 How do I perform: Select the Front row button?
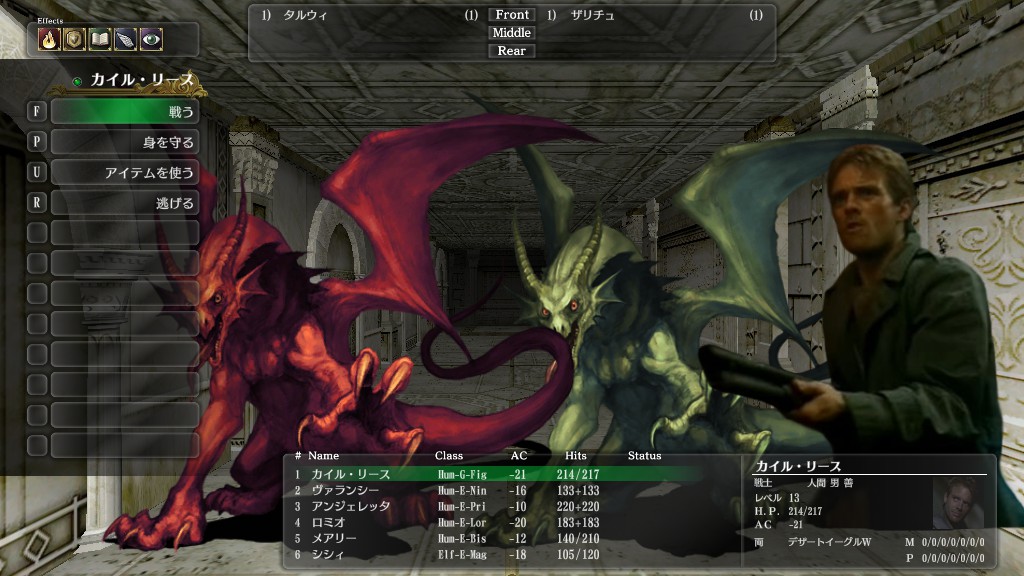click(511, 15)
